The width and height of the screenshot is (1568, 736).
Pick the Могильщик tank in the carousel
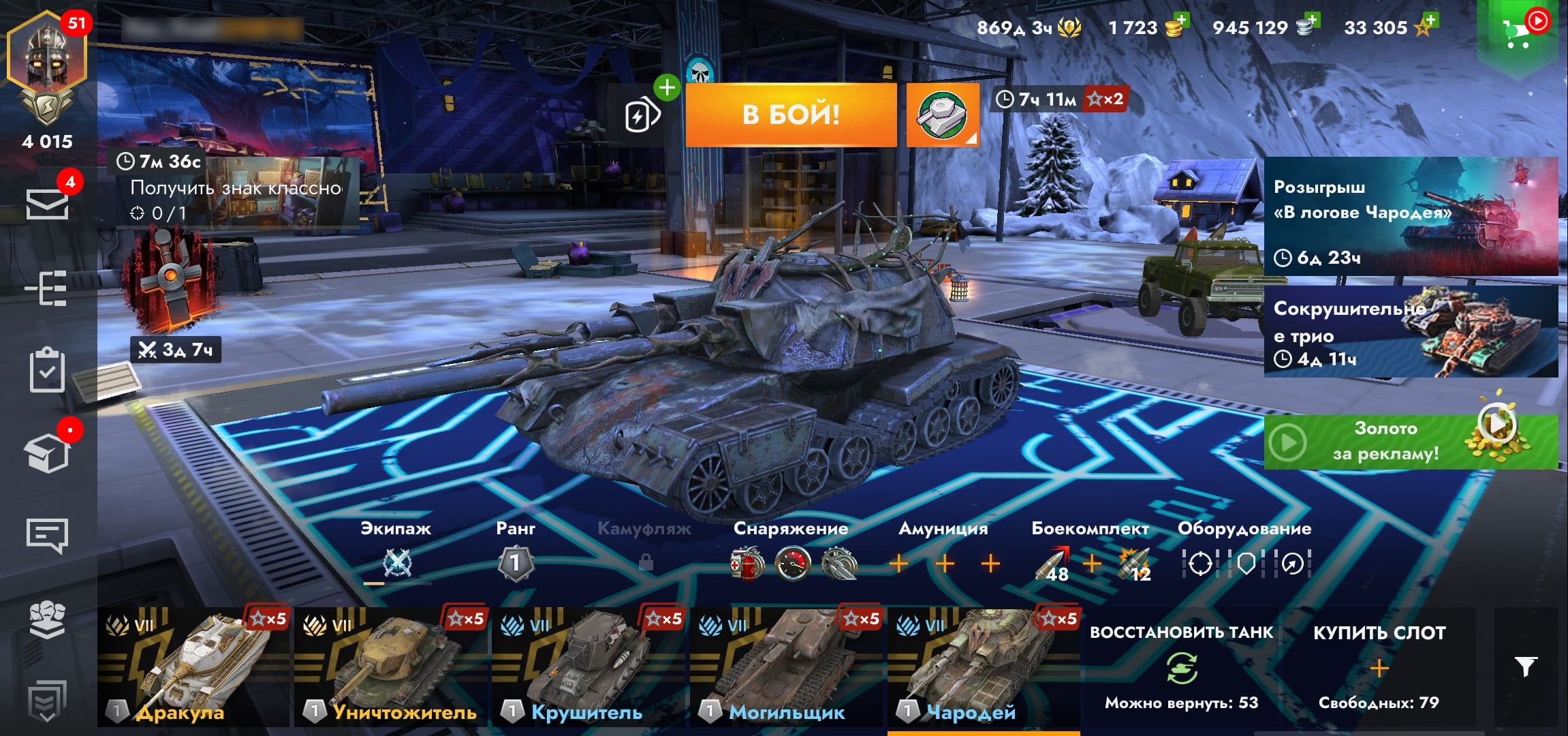786,668
